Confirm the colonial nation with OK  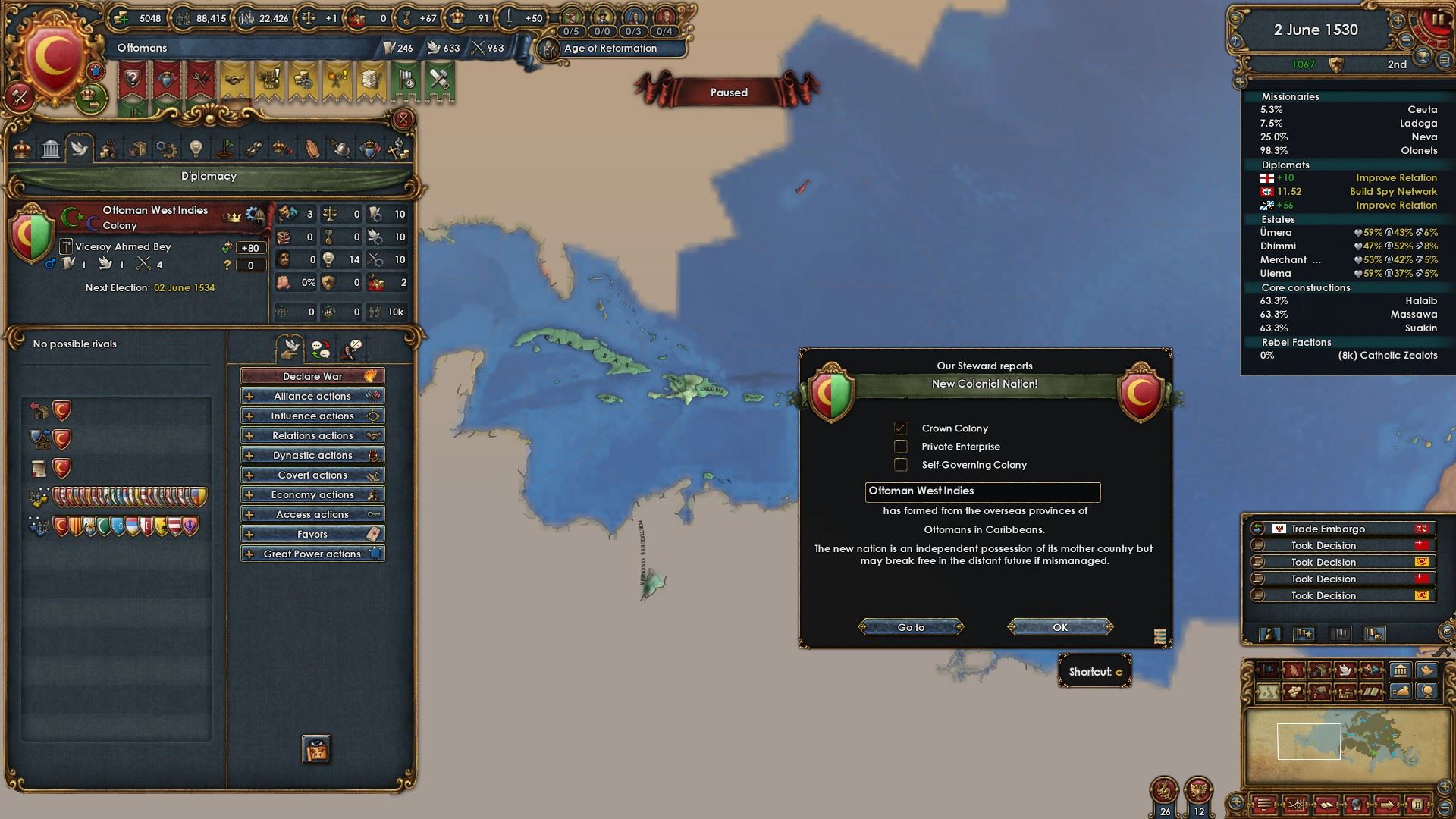1060,627
